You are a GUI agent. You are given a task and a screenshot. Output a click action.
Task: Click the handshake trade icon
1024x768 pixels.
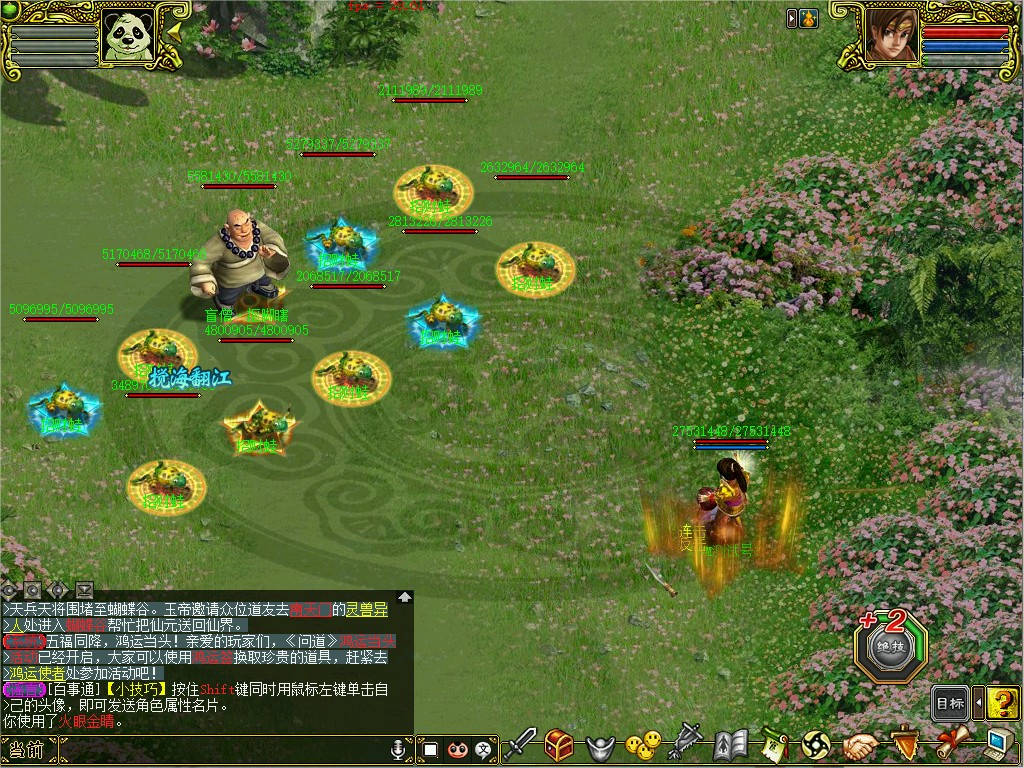859,746
